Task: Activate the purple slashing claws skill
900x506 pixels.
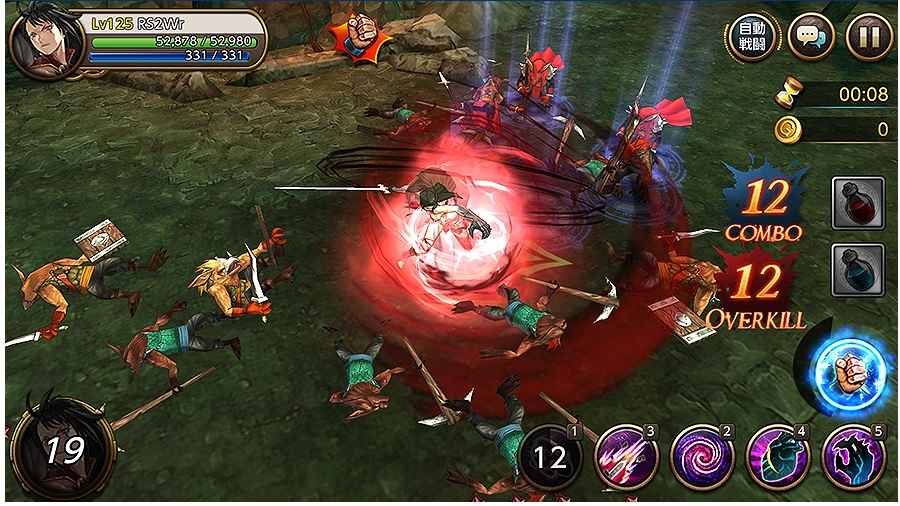Action: 626,458
